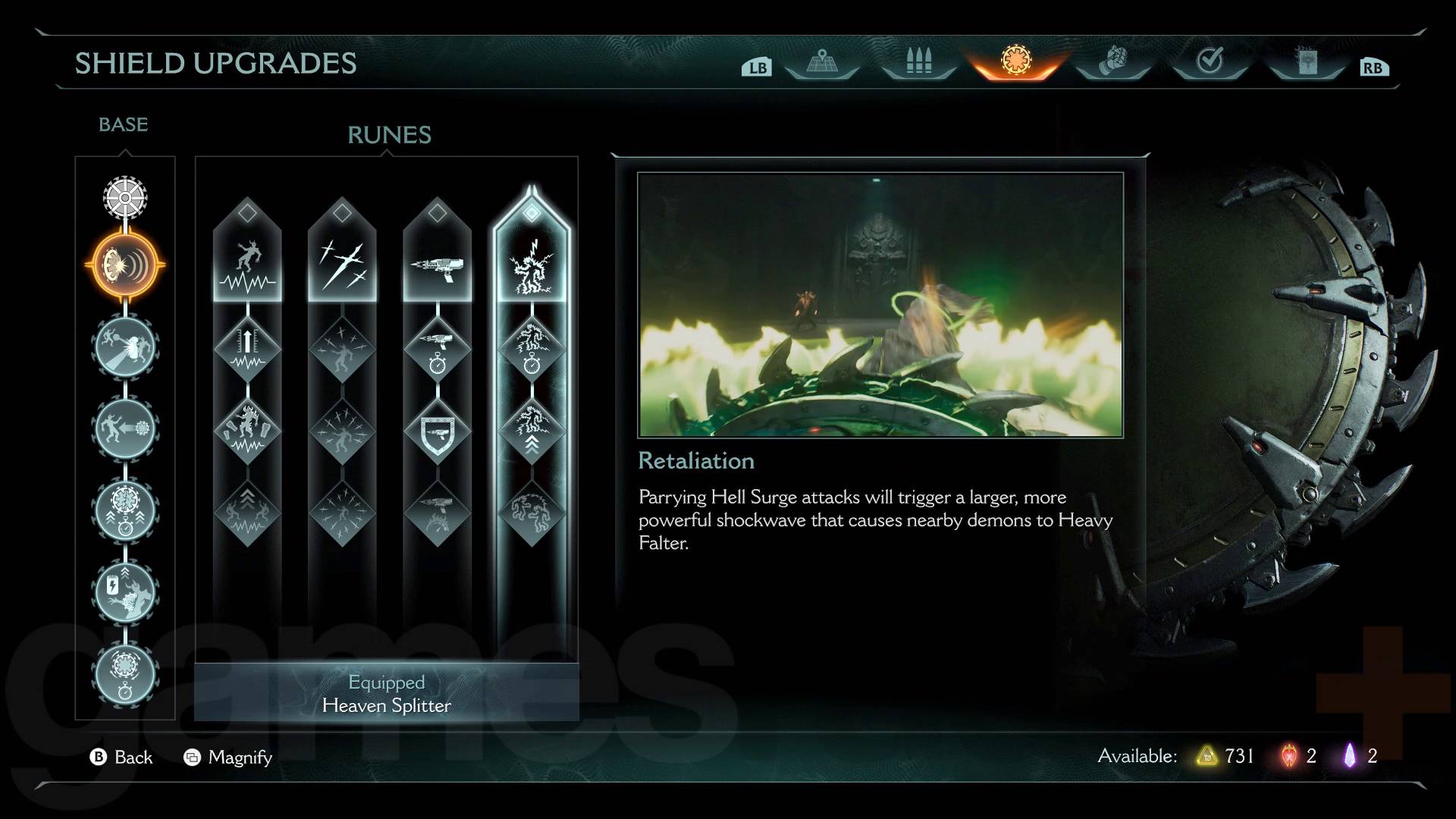Switch to the map tab
The image size is (1456, 819).
pos(821,61)
